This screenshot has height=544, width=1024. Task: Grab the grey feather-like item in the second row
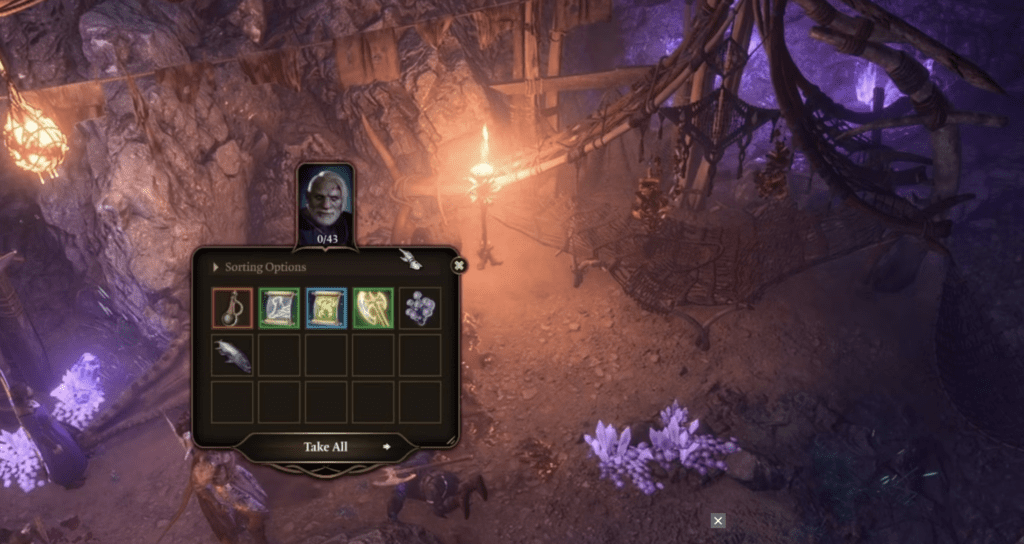tap(232, 355)
